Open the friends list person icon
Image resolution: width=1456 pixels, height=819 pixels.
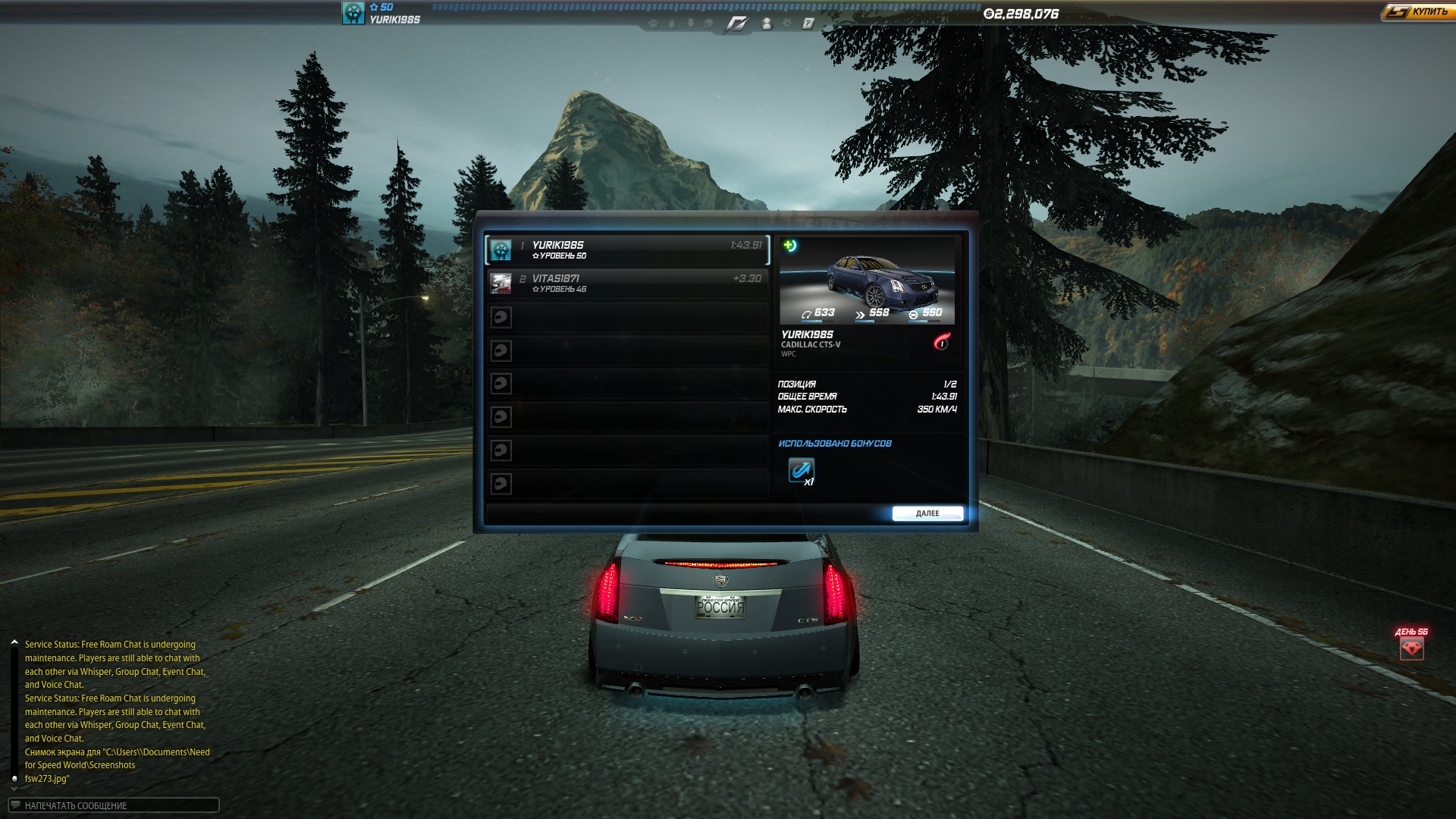coord(767,24)
